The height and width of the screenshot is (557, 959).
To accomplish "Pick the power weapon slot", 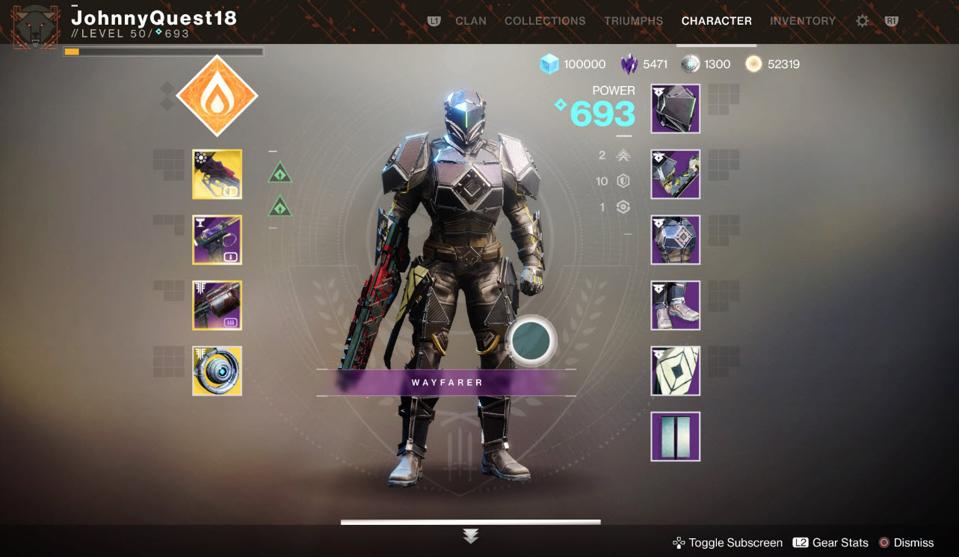I will (217, 305).
